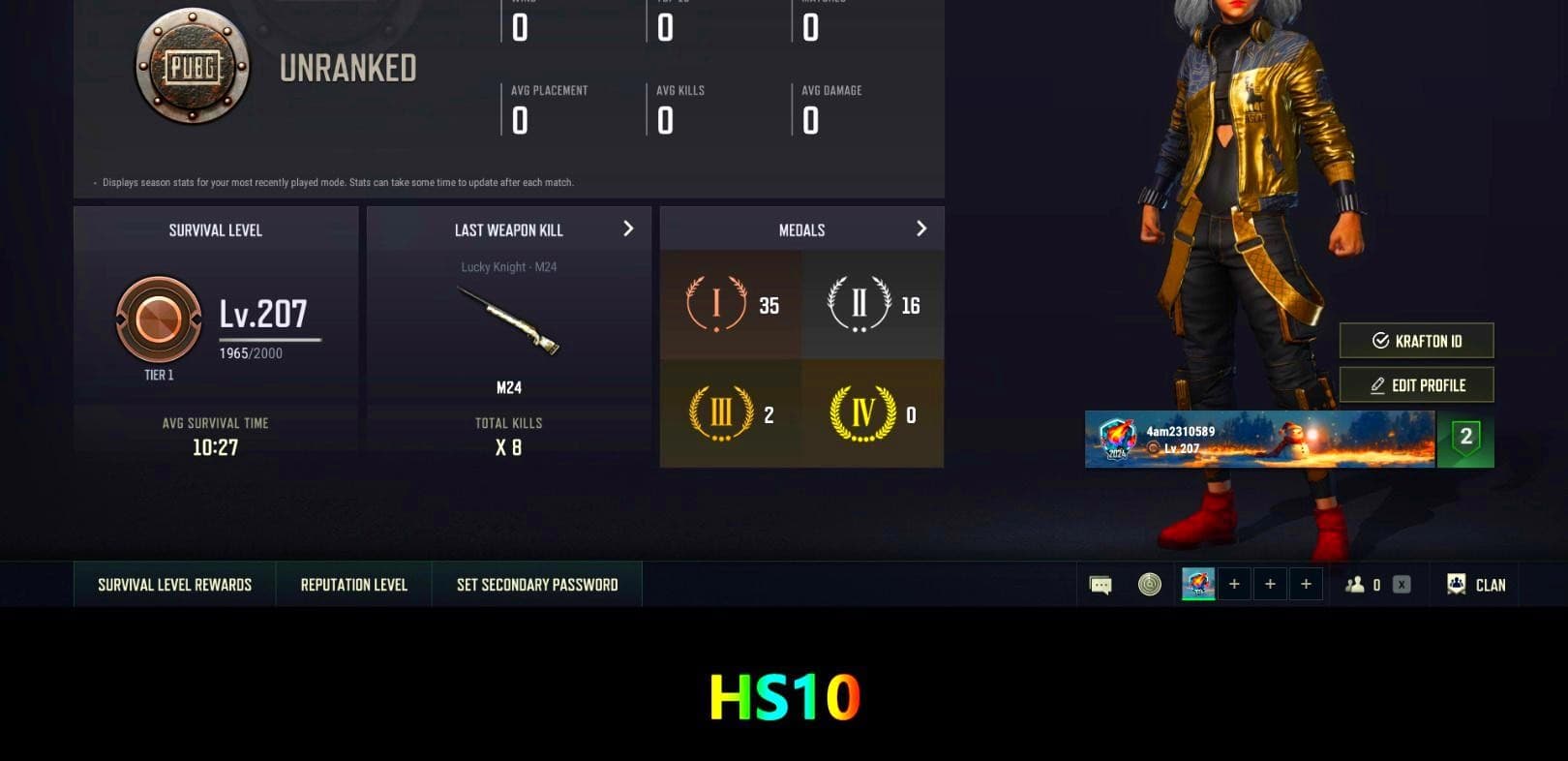The image size is (1568, 761).
Task: Expand the Last Weapon Kill panel chevron
Action: click(627, 229)
